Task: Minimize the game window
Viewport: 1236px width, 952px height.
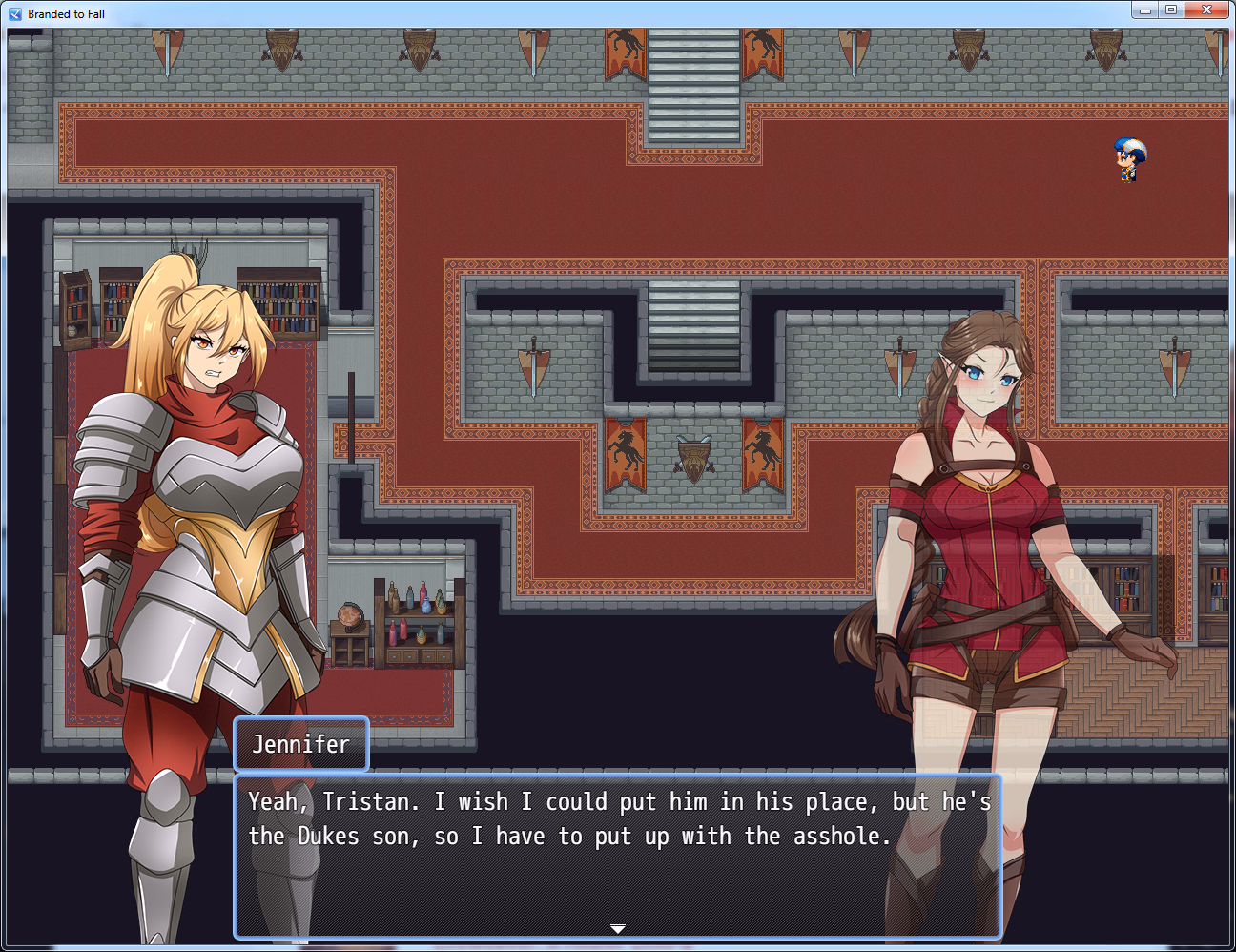Action: pos(1145,10)
